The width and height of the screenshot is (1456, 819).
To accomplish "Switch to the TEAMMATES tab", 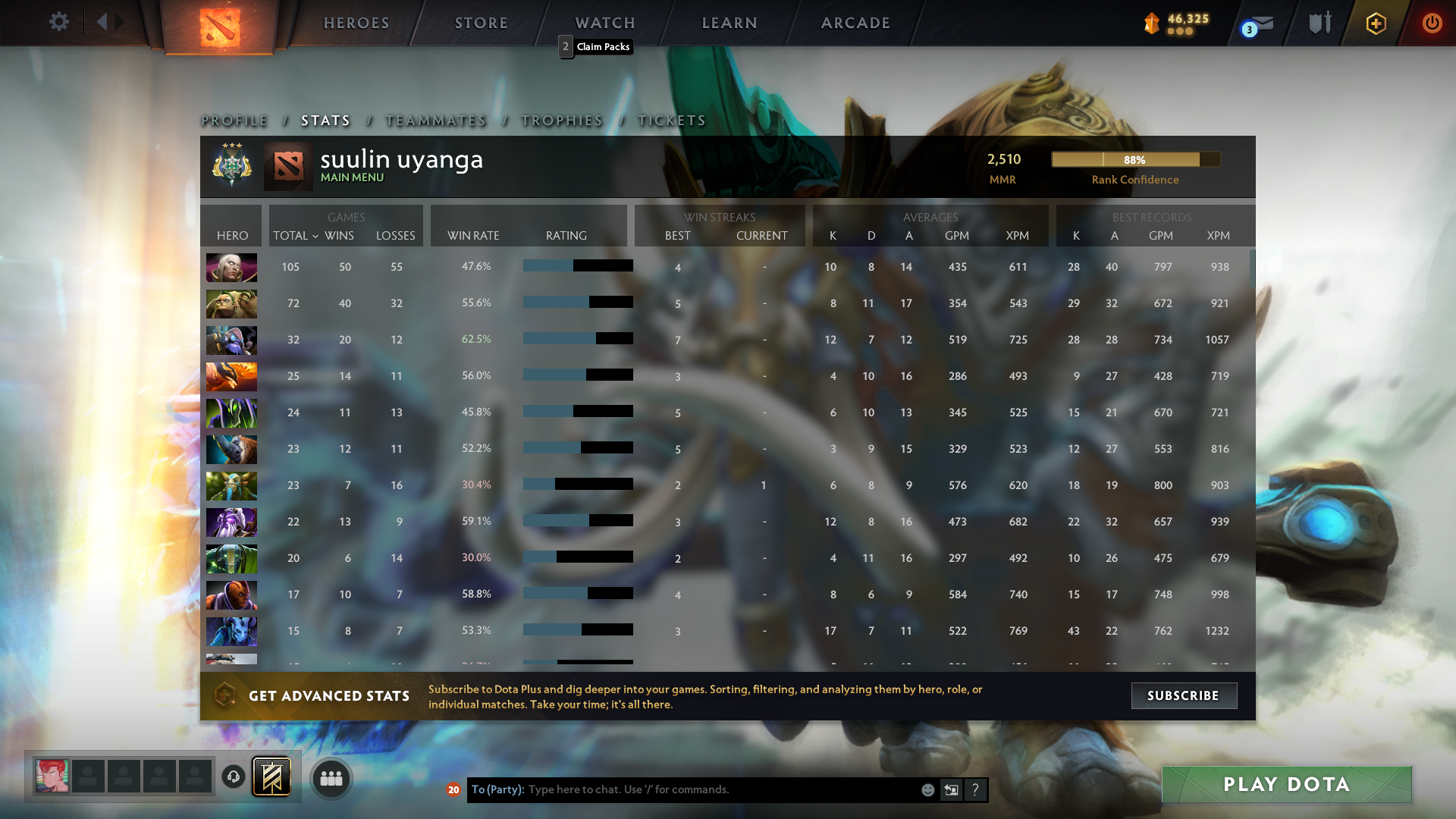I will coord(435,120).
